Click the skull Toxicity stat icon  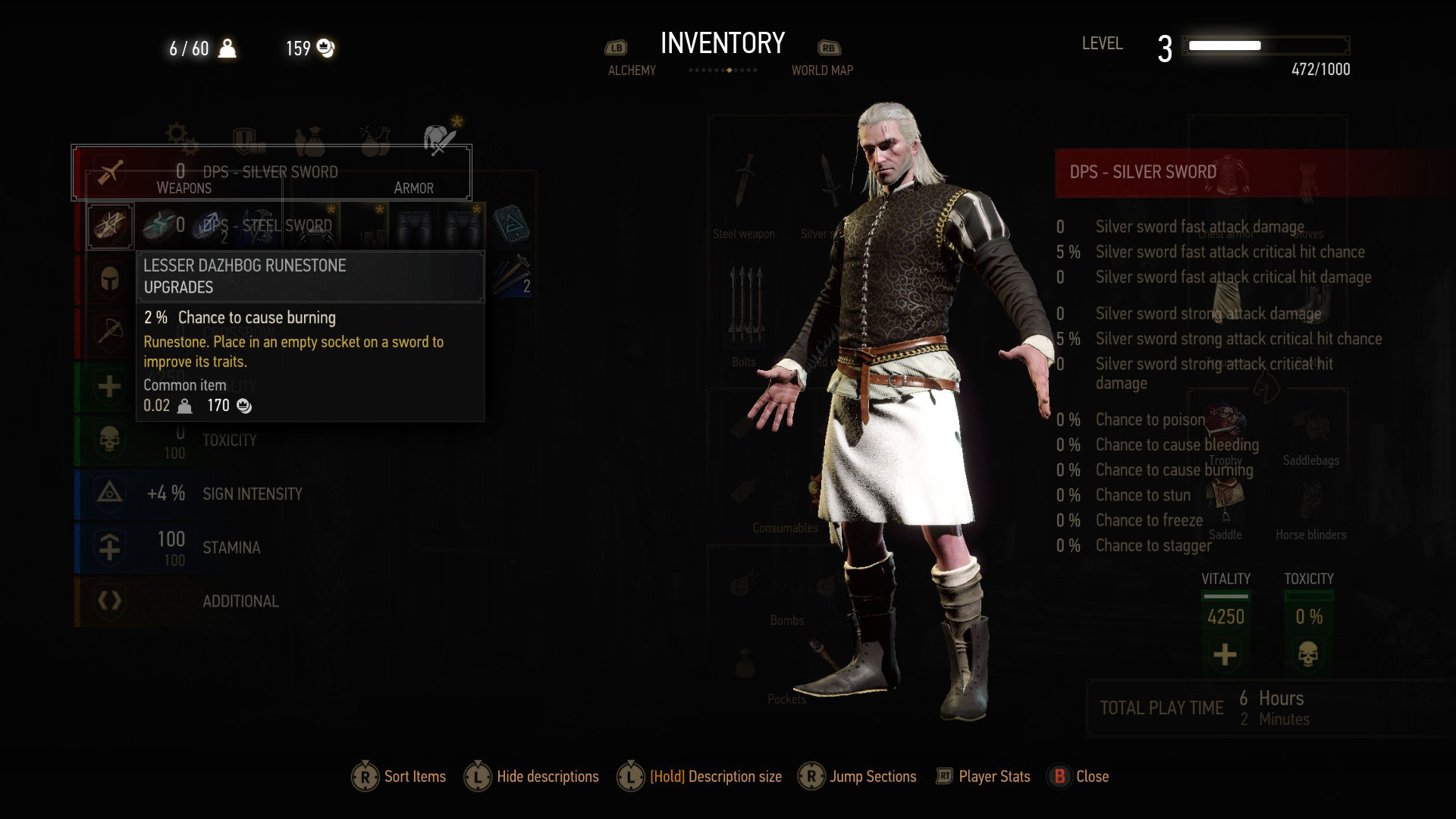110,440
